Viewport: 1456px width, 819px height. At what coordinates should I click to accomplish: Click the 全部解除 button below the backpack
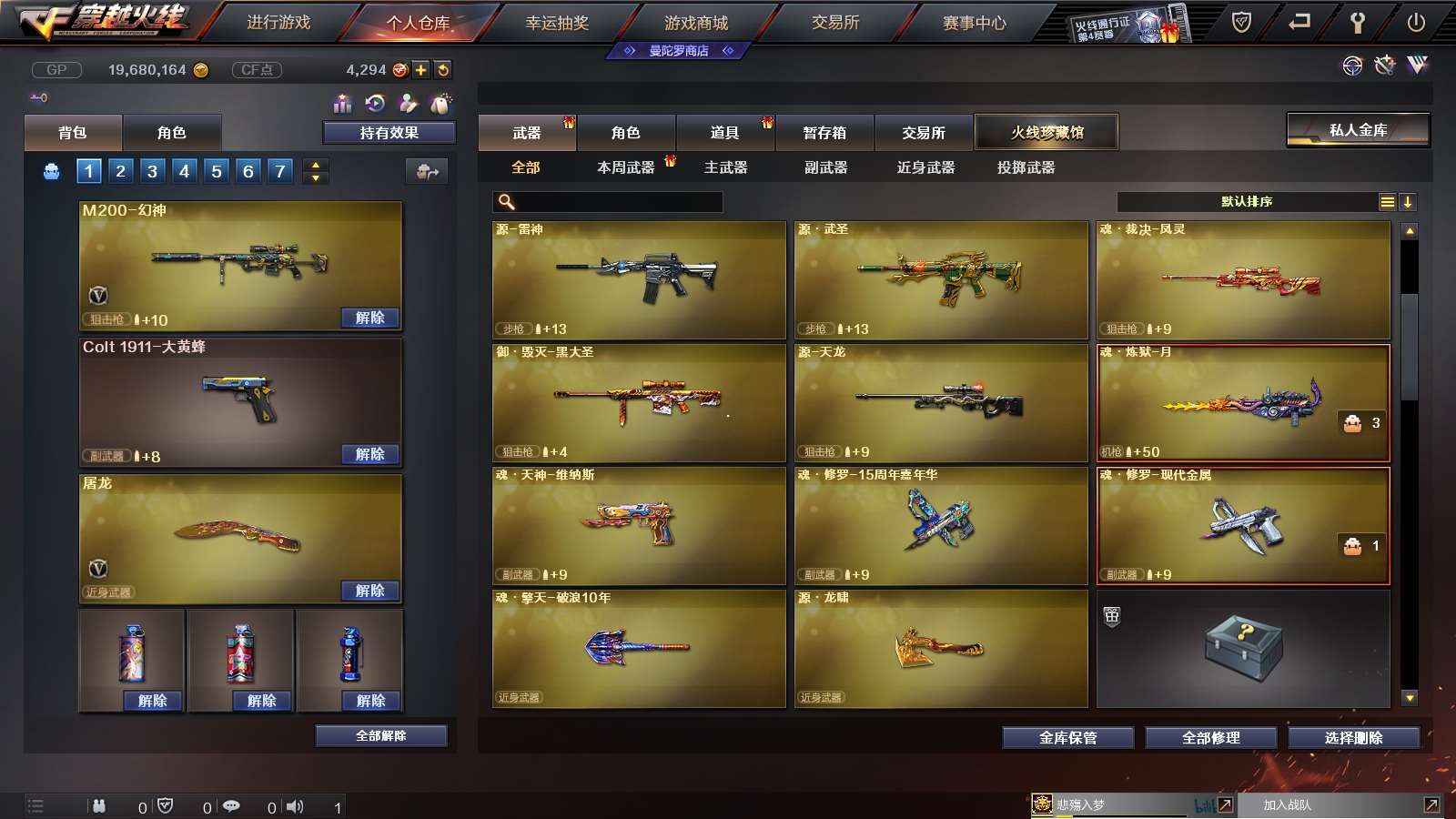coord(380,735)
